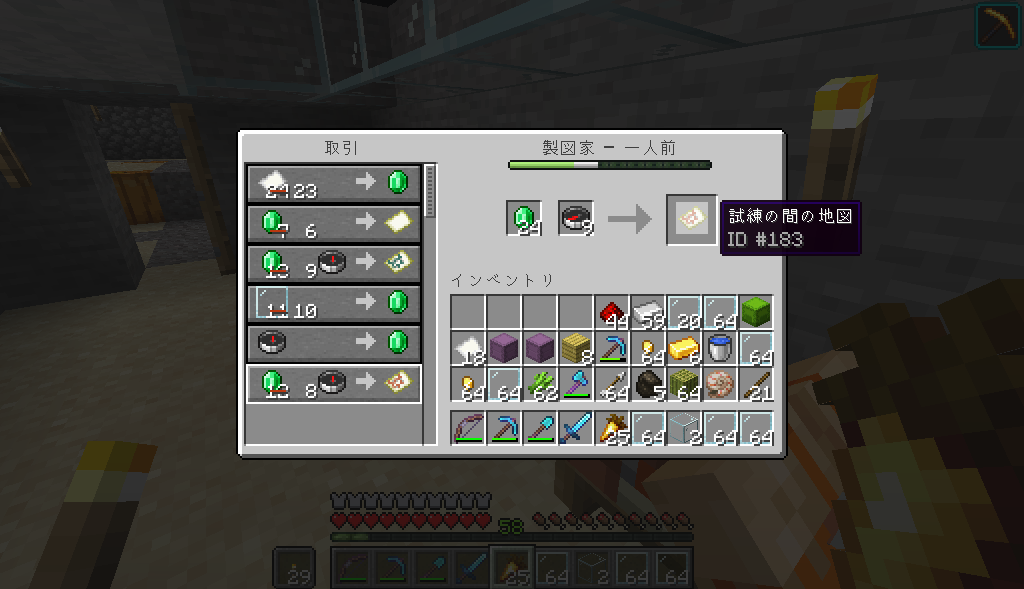1024x589 pixels.
Task: Take the trial chambers map from output
Action: pos(691,219)
